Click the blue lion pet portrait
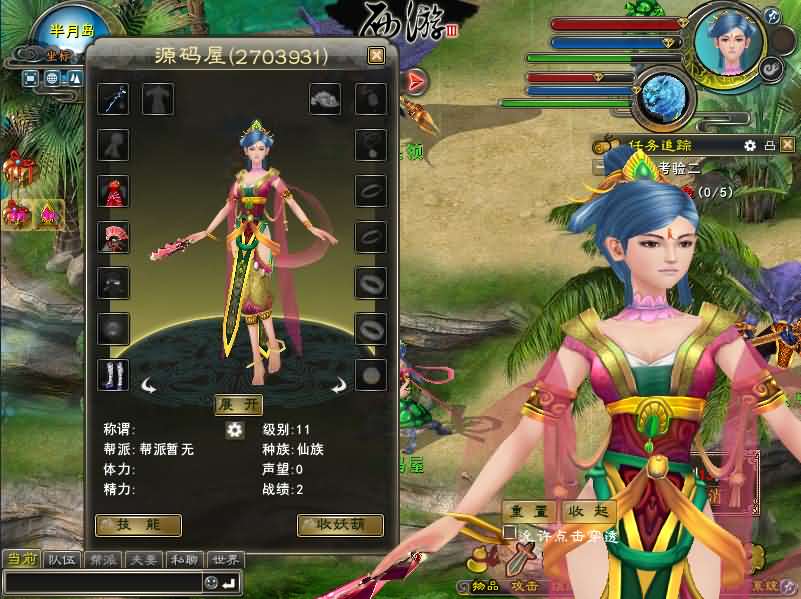This screenshot has width=801, height=599. [664, 95]
